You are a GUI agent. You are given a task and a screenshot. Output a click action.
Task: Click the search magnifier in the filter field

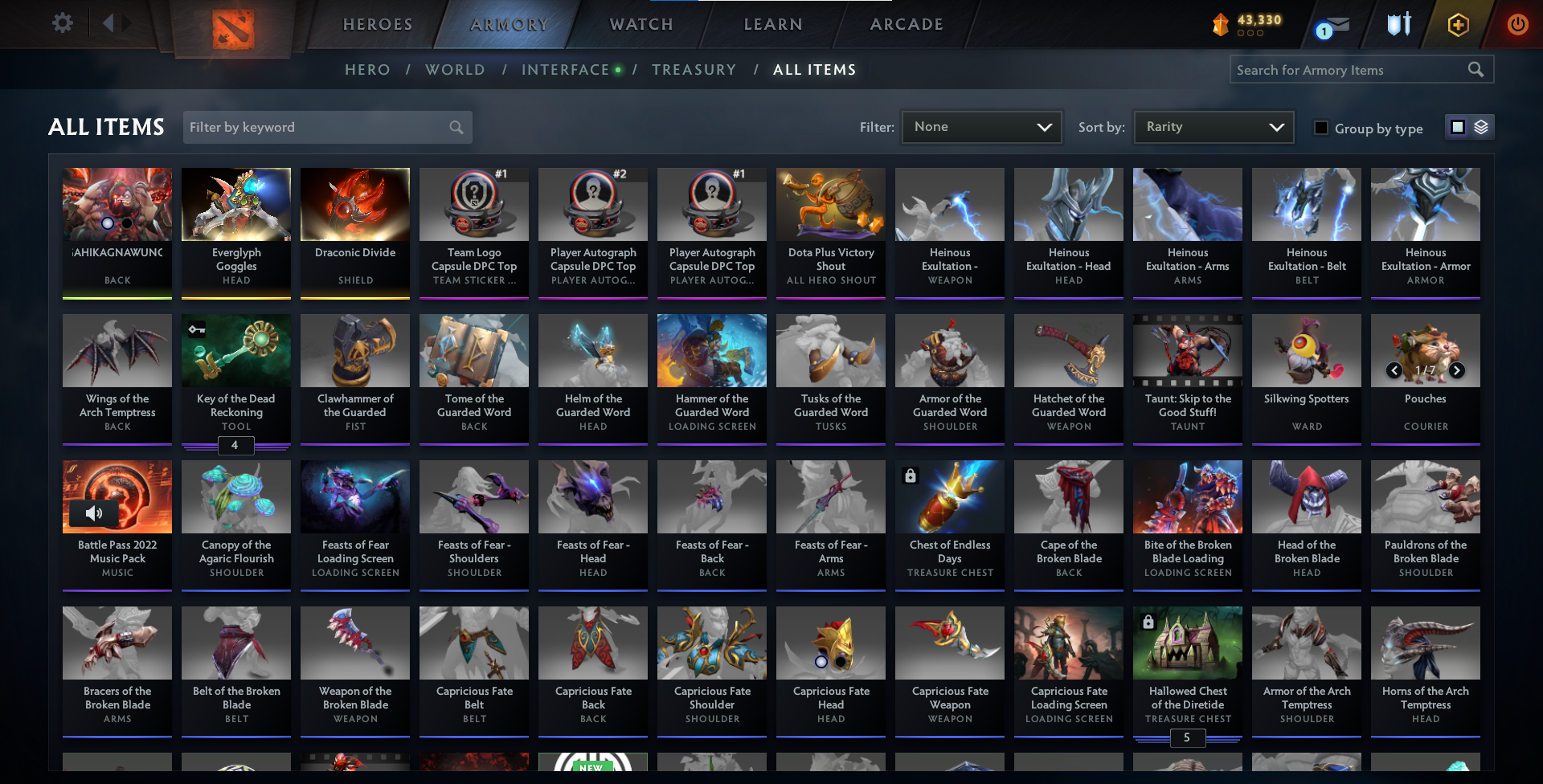pos(455,127)
